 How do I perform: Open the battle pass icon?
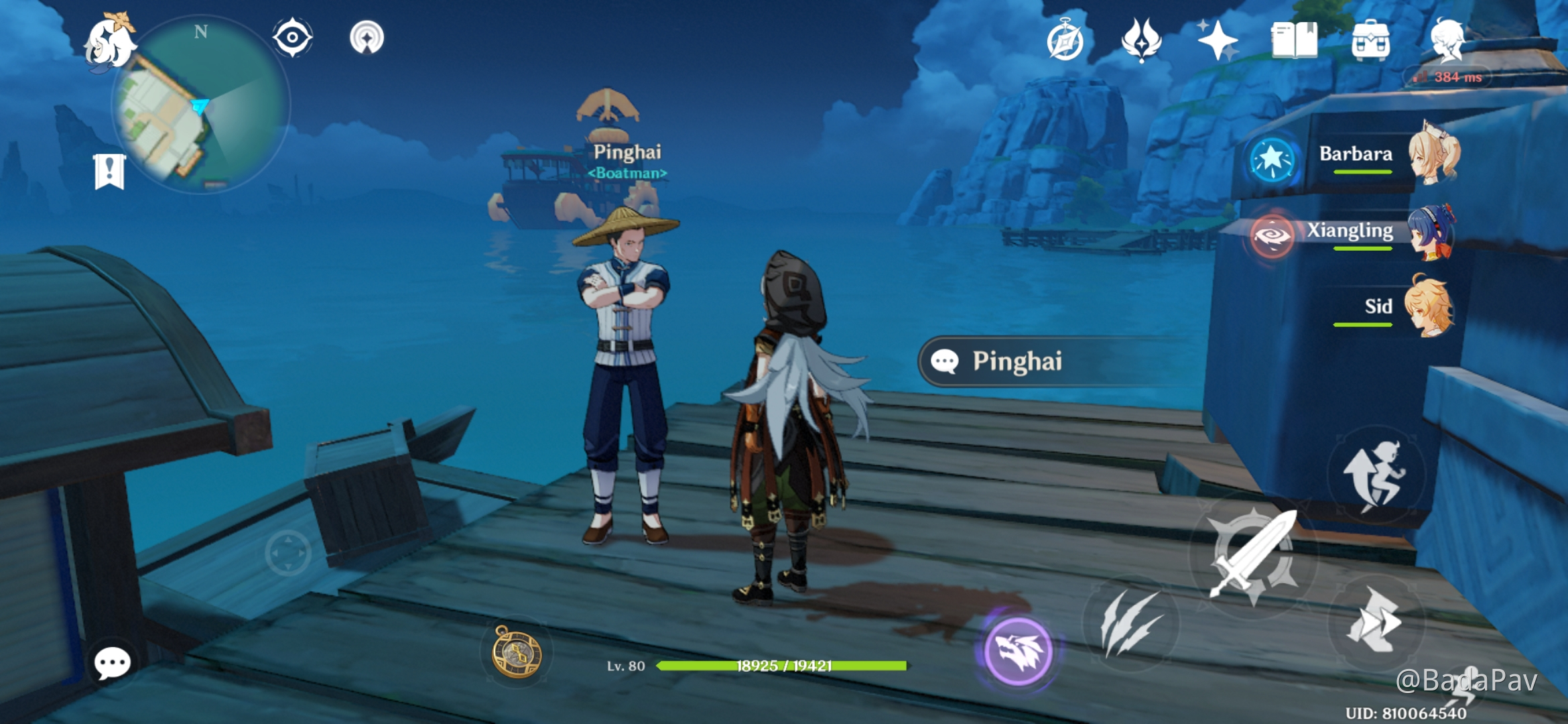[1141, 40]
